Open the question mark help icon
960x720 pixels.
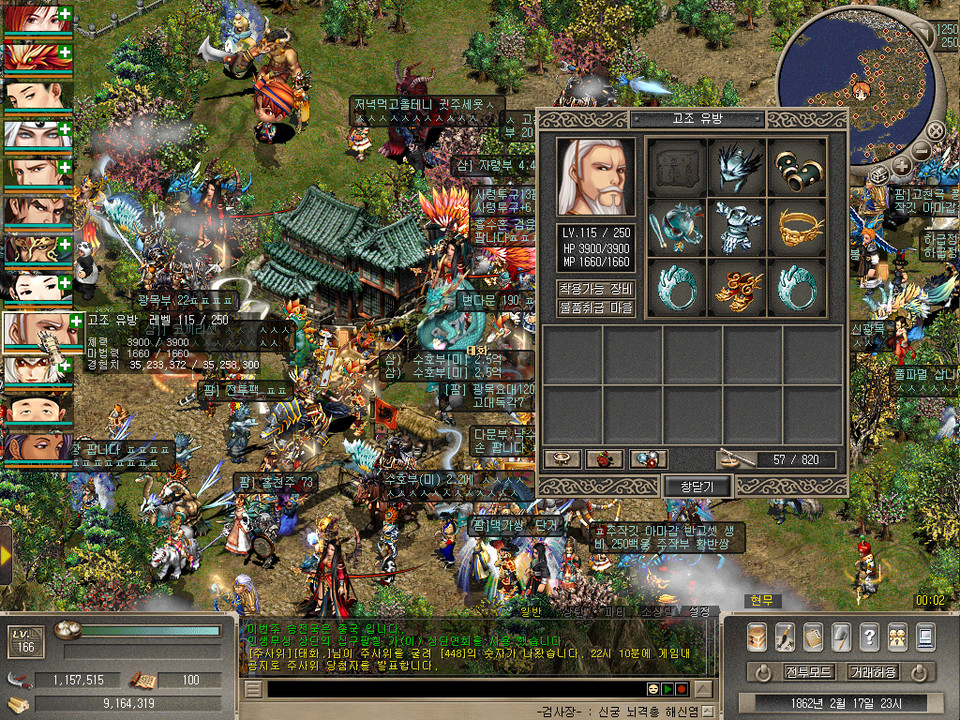point(869,636)
